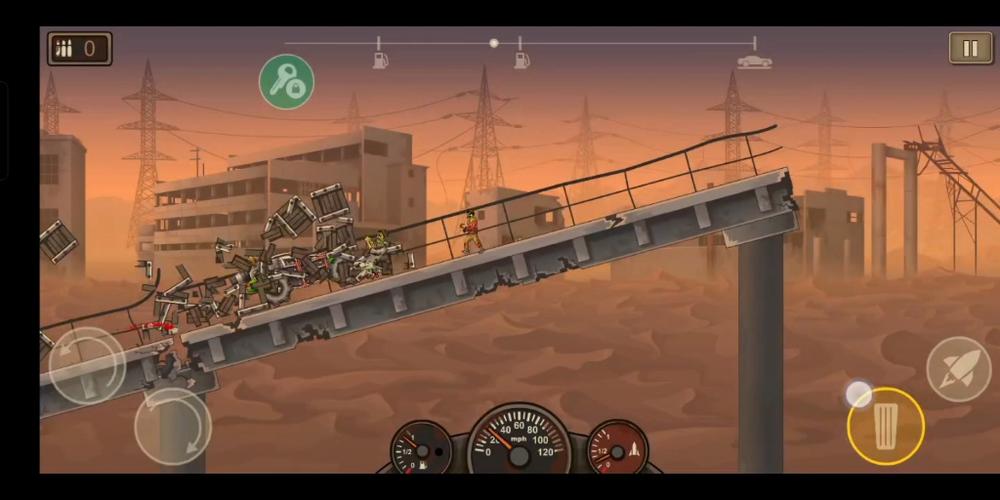This screenshot has width=1000, height=500.
Task: Tap the gas pedal button
Action: tap(885, 426)
